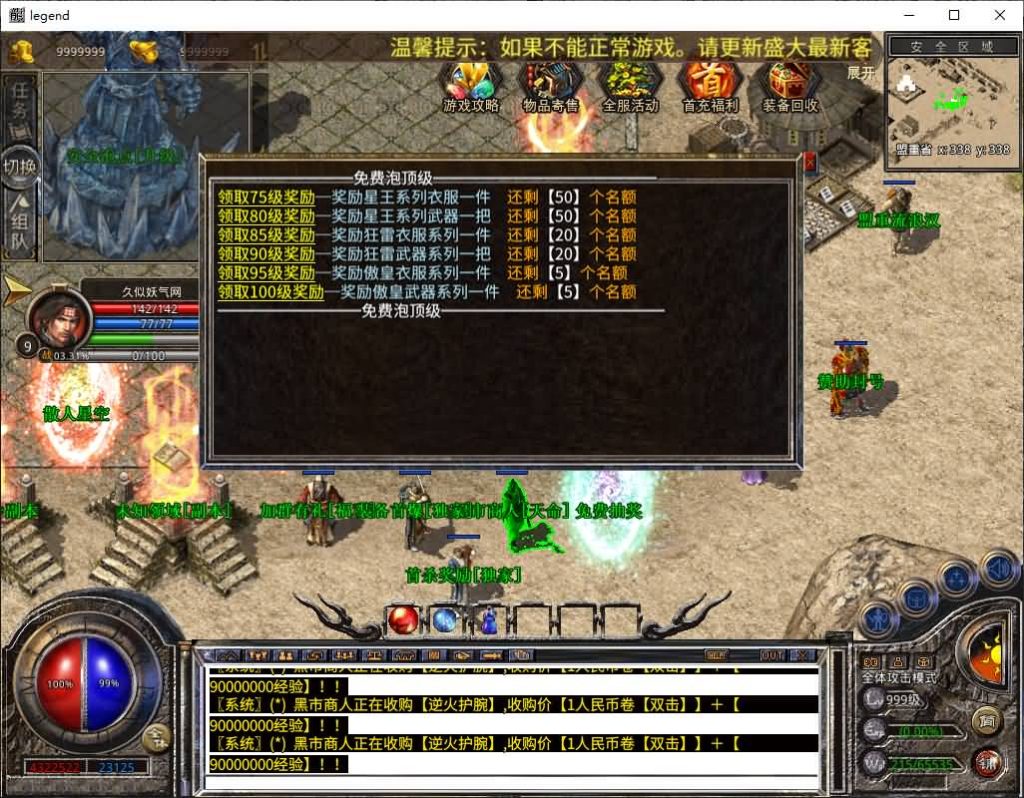
Task: Click the 领取100级奖励 link
Action: coord(270,292)
